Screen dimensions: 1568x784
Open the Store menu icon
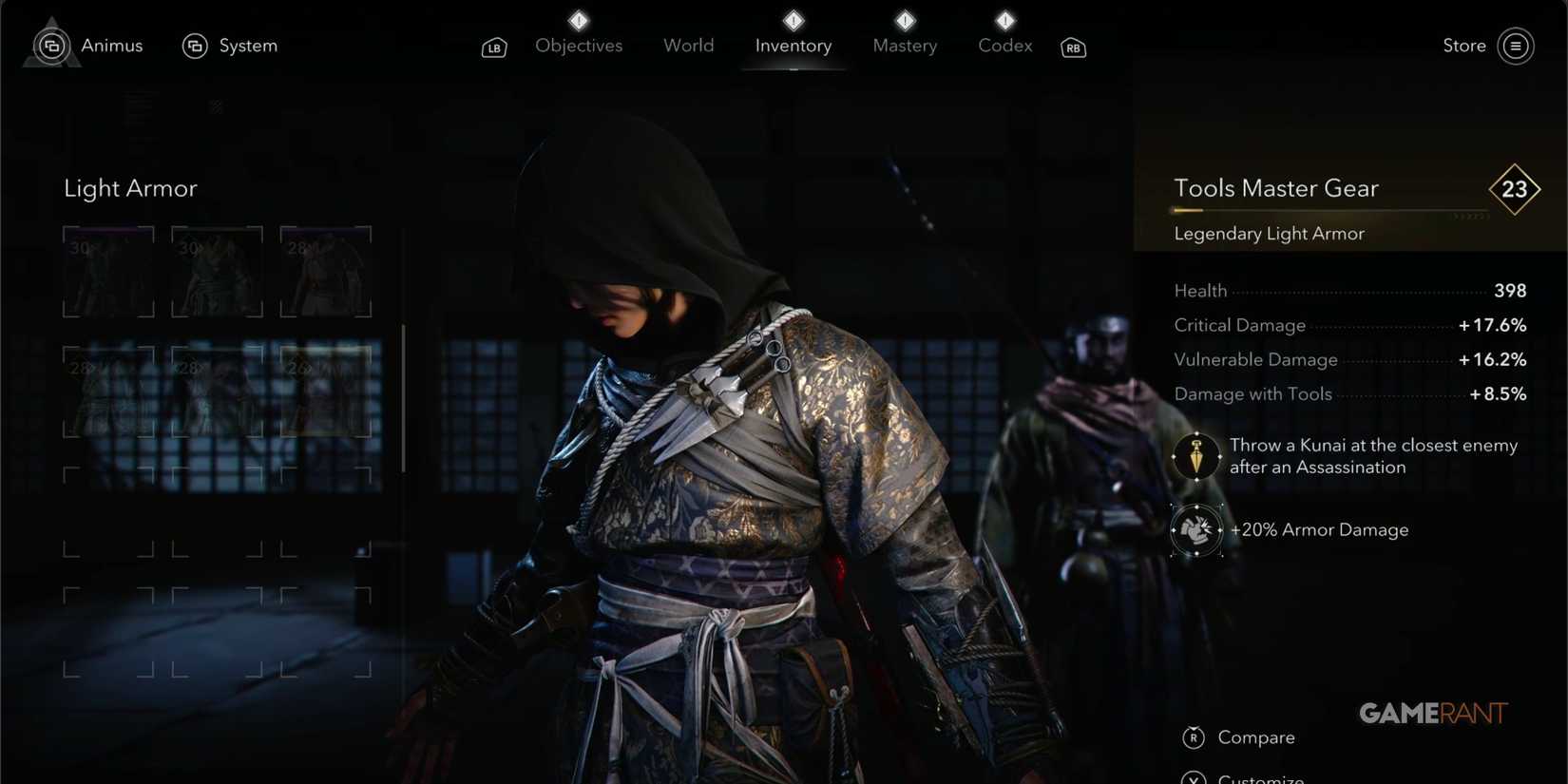[1516, 45]
